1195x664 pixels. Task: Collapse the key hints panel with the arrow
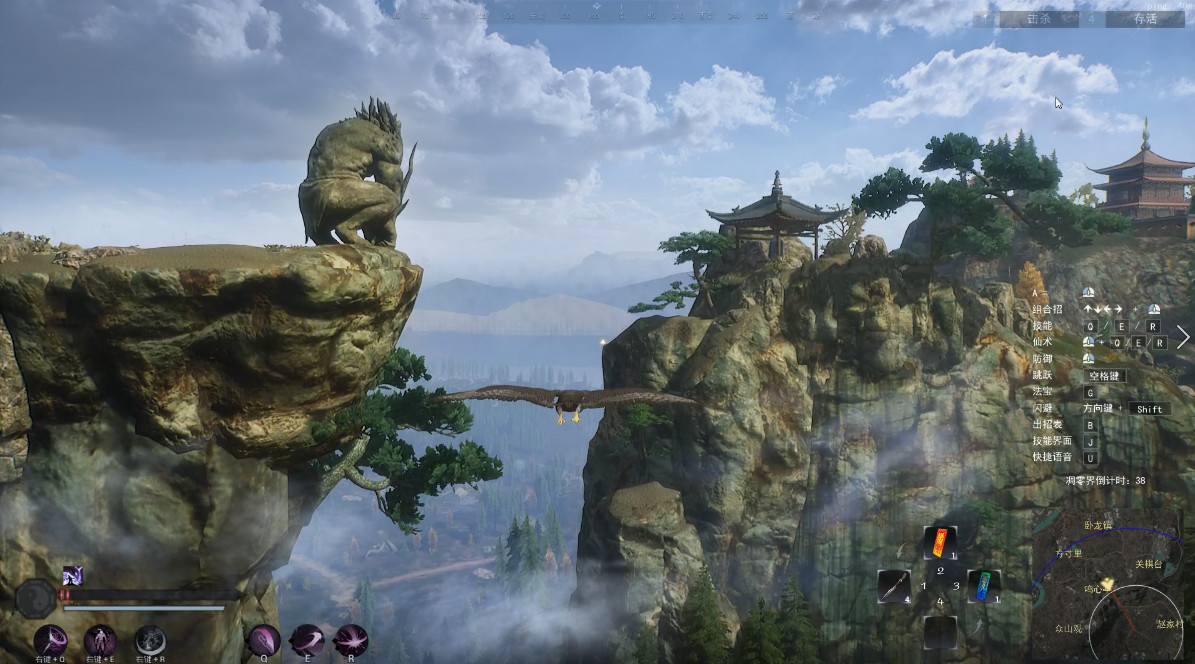click(x=1183, y=337)
